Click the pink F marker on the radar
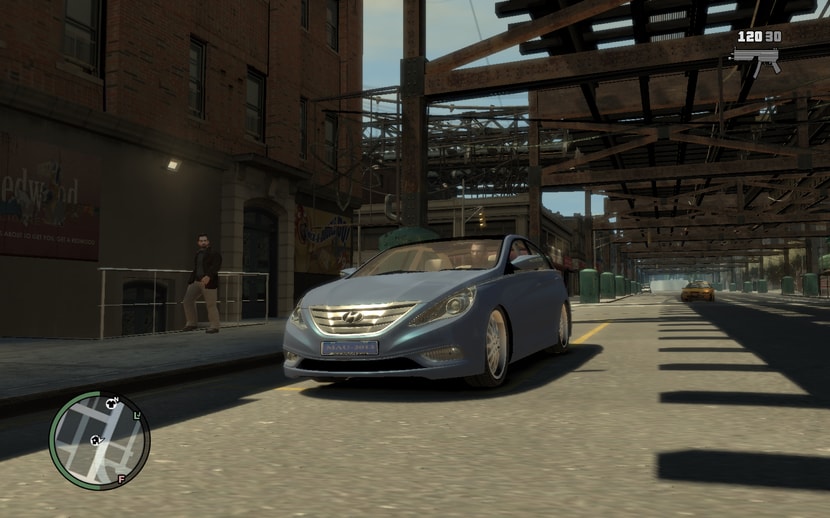This screenshot has width=830, height=518. pos(121,479)
